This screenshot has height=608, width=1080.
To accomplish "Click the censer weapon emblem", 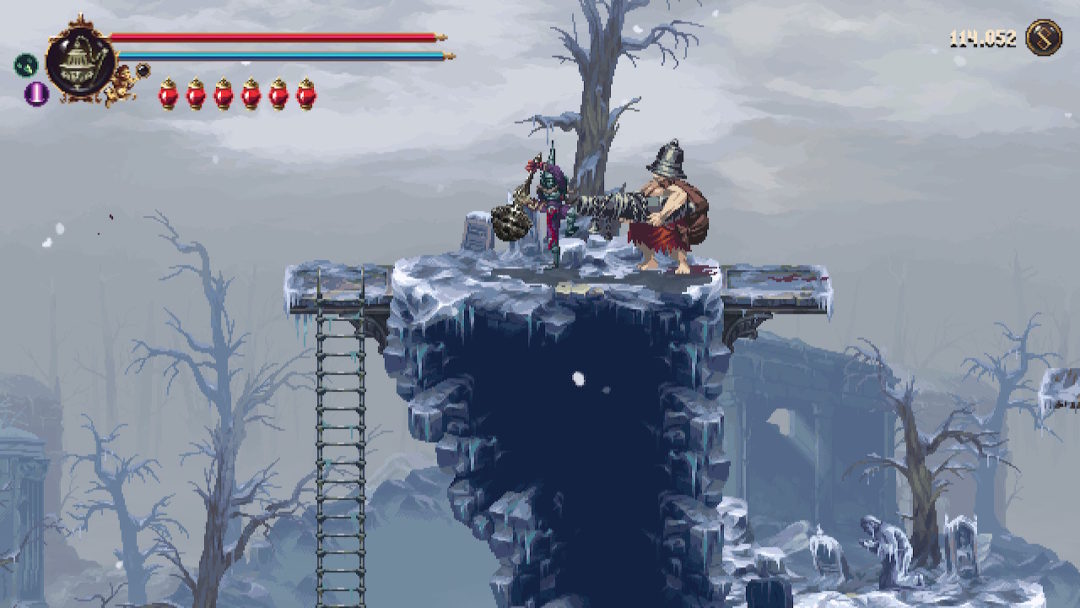I will click(78, 61).
